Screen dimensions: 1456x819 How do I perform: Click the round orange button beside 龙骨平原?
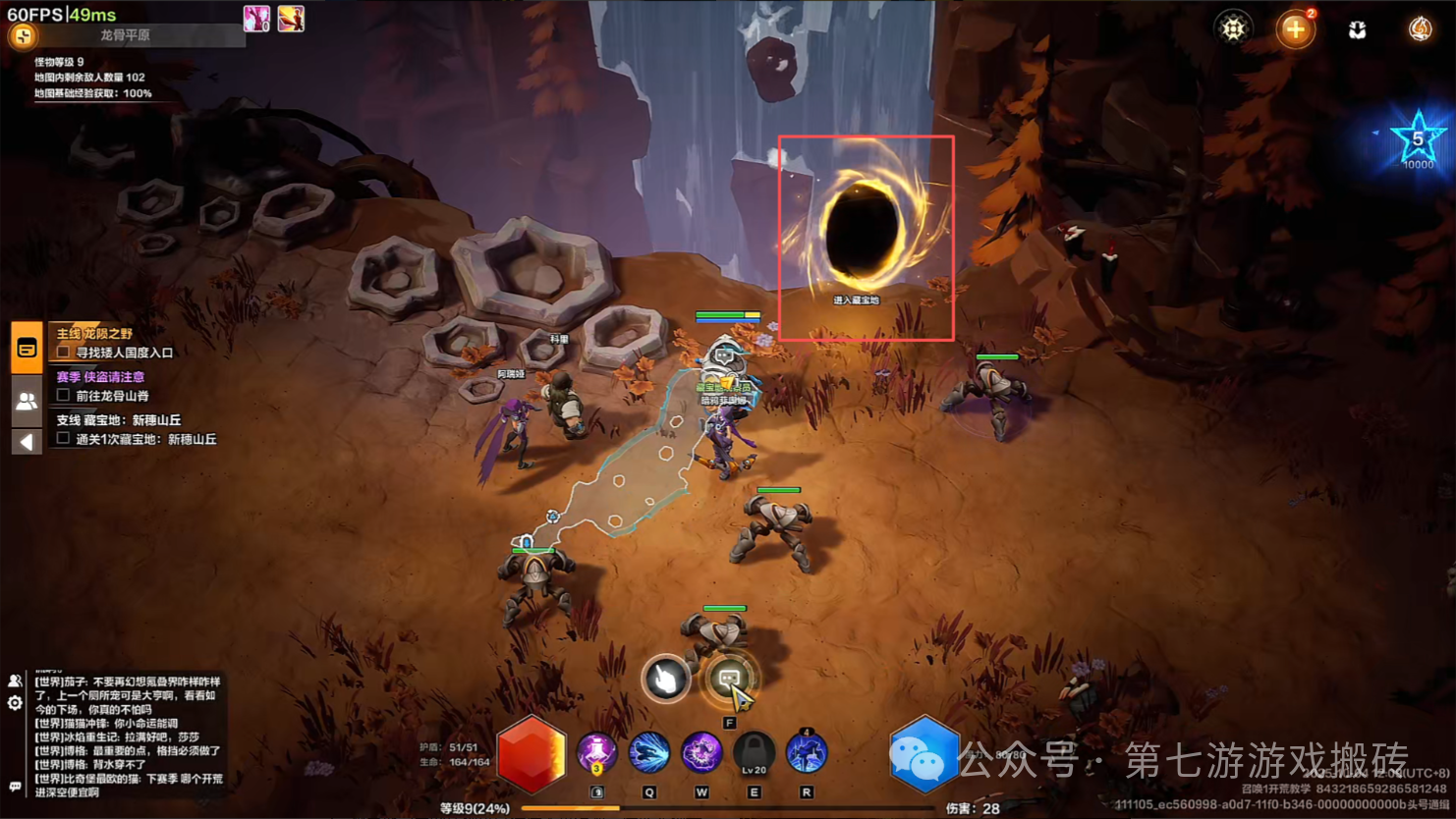[x=23, y=36]
